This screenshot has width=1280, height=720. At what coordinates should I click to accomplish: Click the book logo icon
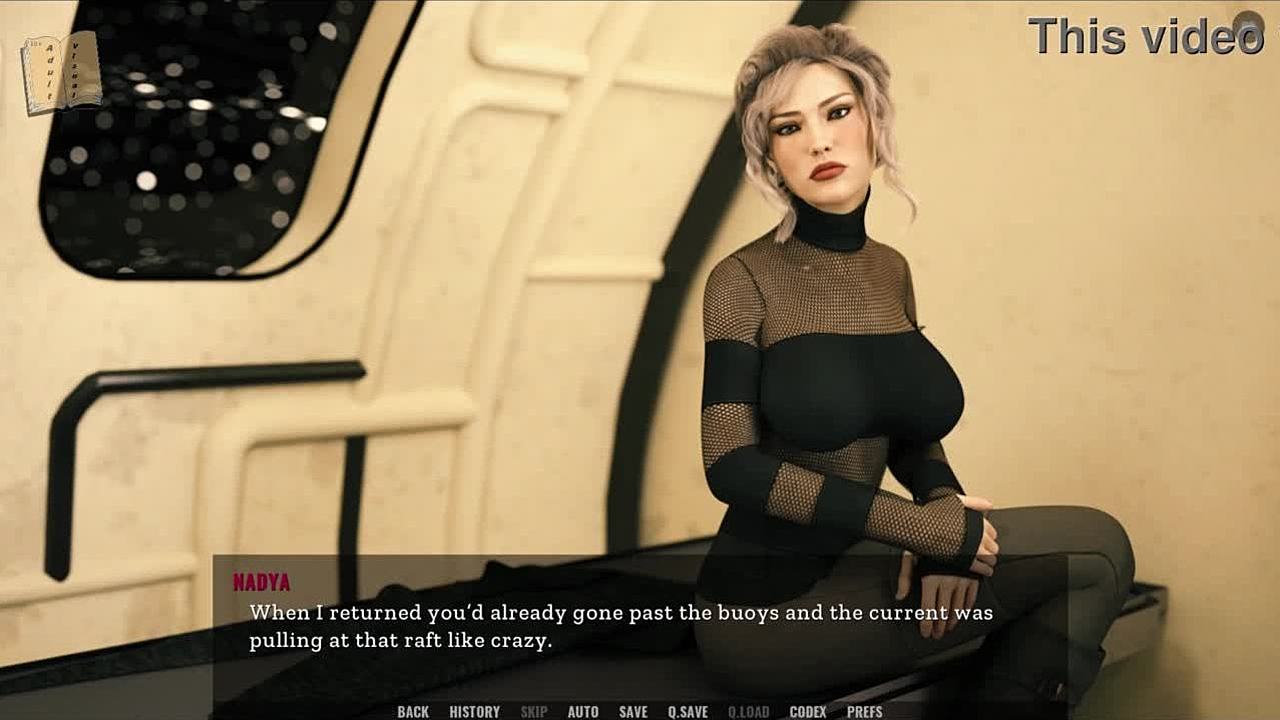(62, 72)
